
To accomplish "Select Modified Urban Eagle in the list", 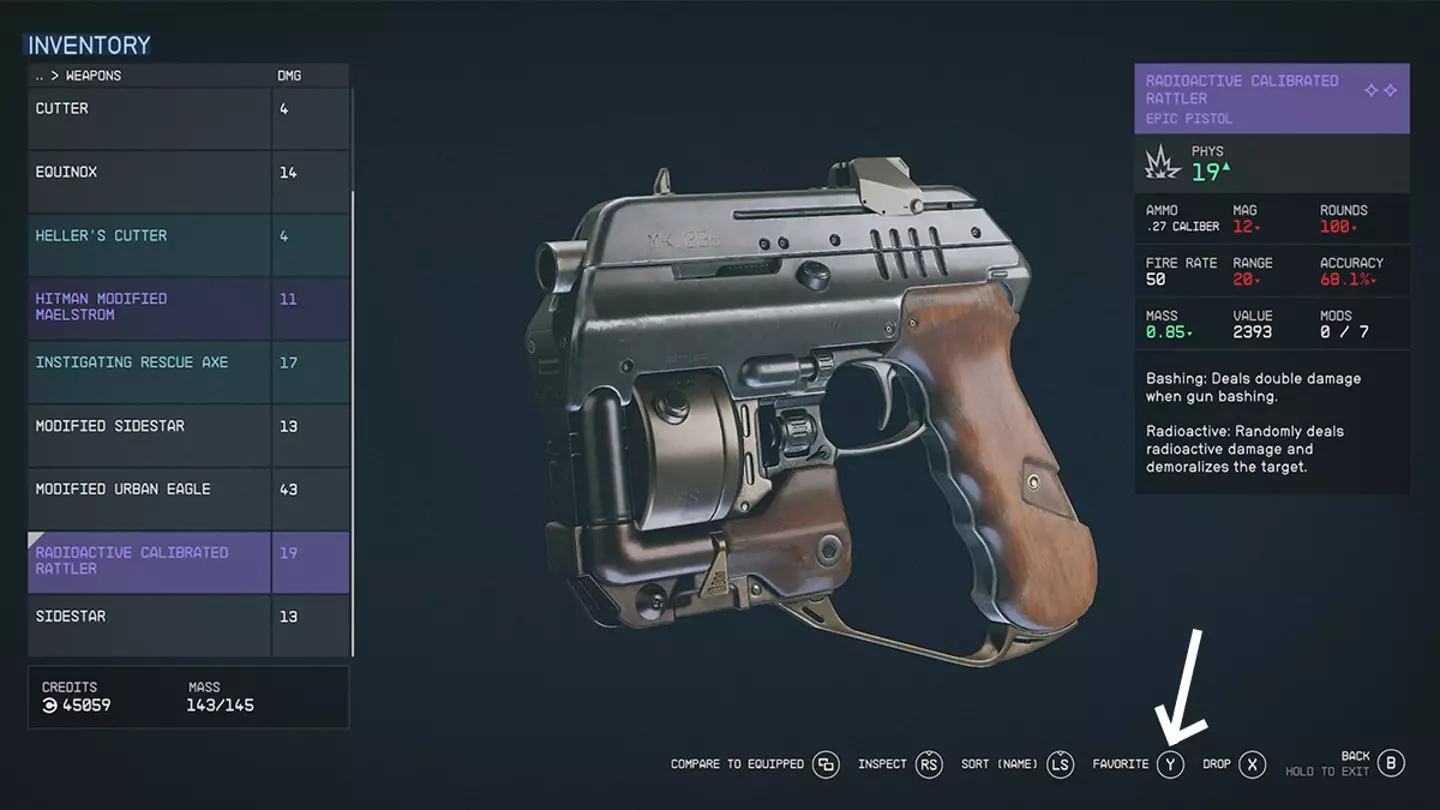I will (150, 499).
